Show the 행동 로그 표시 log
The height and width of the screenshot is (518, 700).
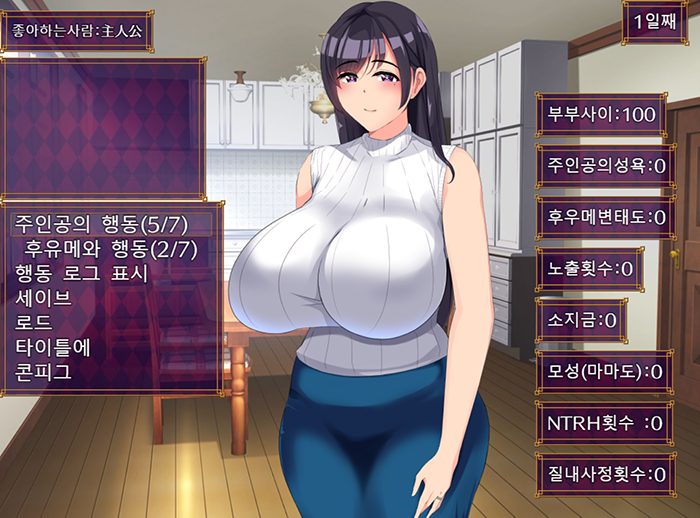(x=82, y=272)
